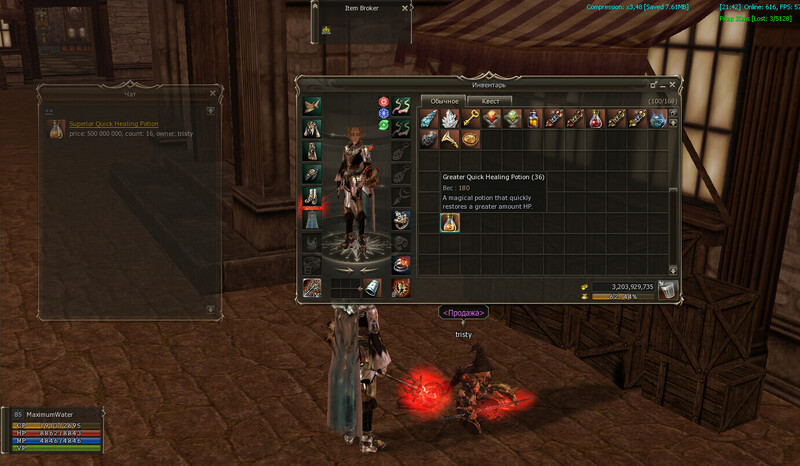The width and height of the screenshot is (800, 466).
Task: Open the Superior Quick Healing Potion link
Action: click(x=113, y=124)
